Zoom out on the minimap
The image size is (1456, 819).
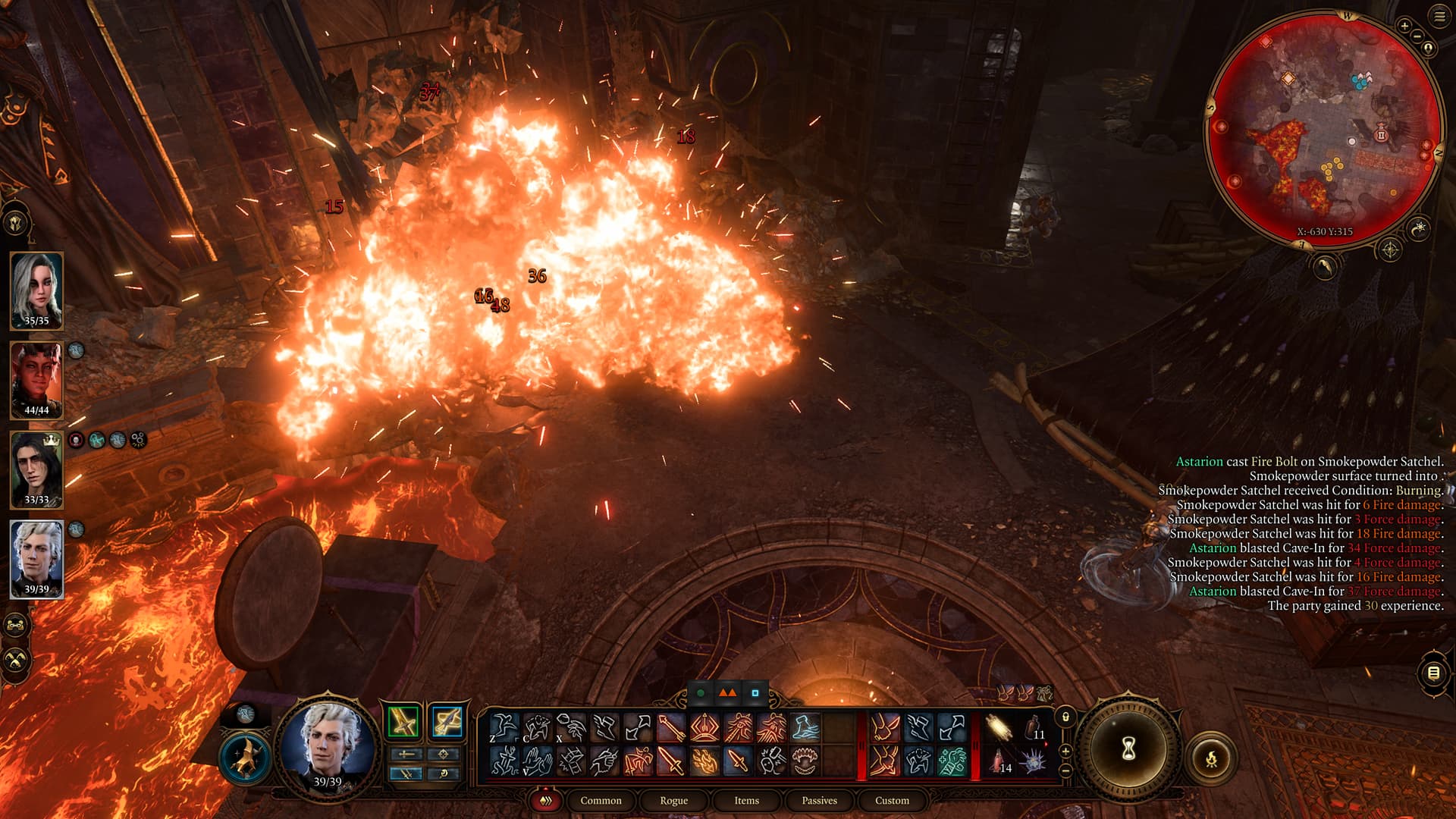tap(1417, 36)
